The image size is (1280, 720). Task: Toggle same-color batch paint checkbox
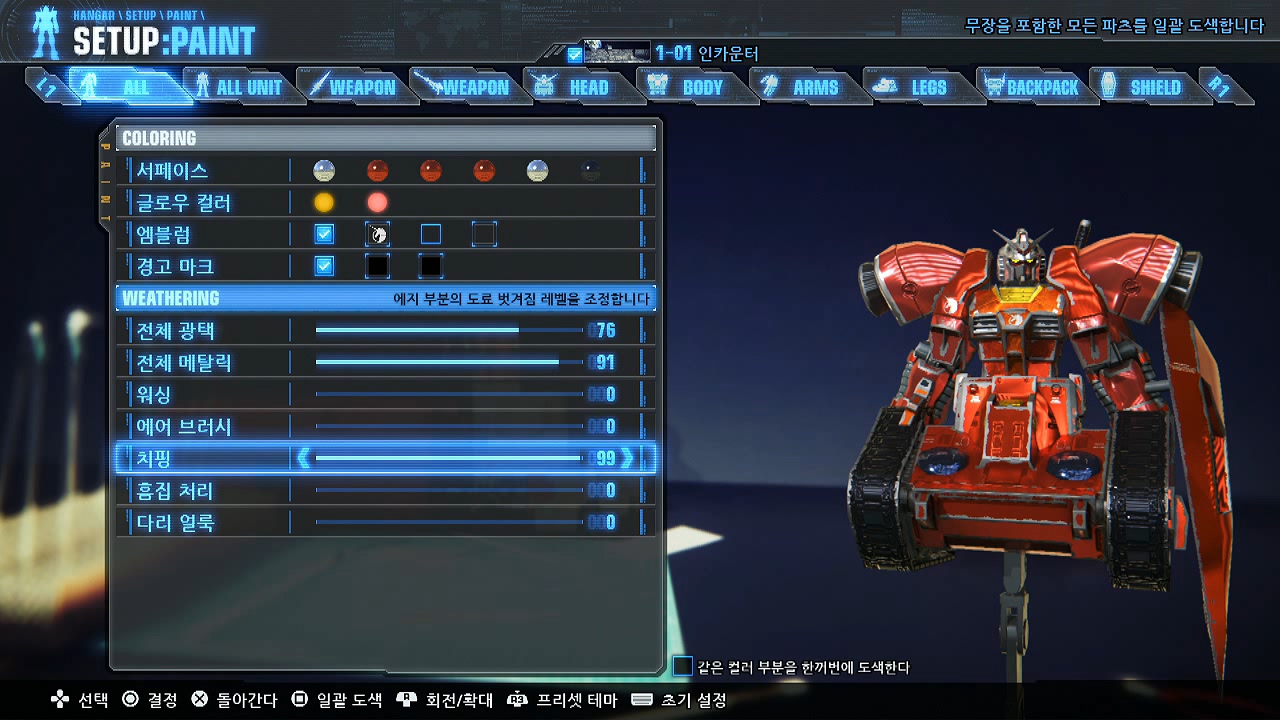pyautogui.click(x=683, y=667)
